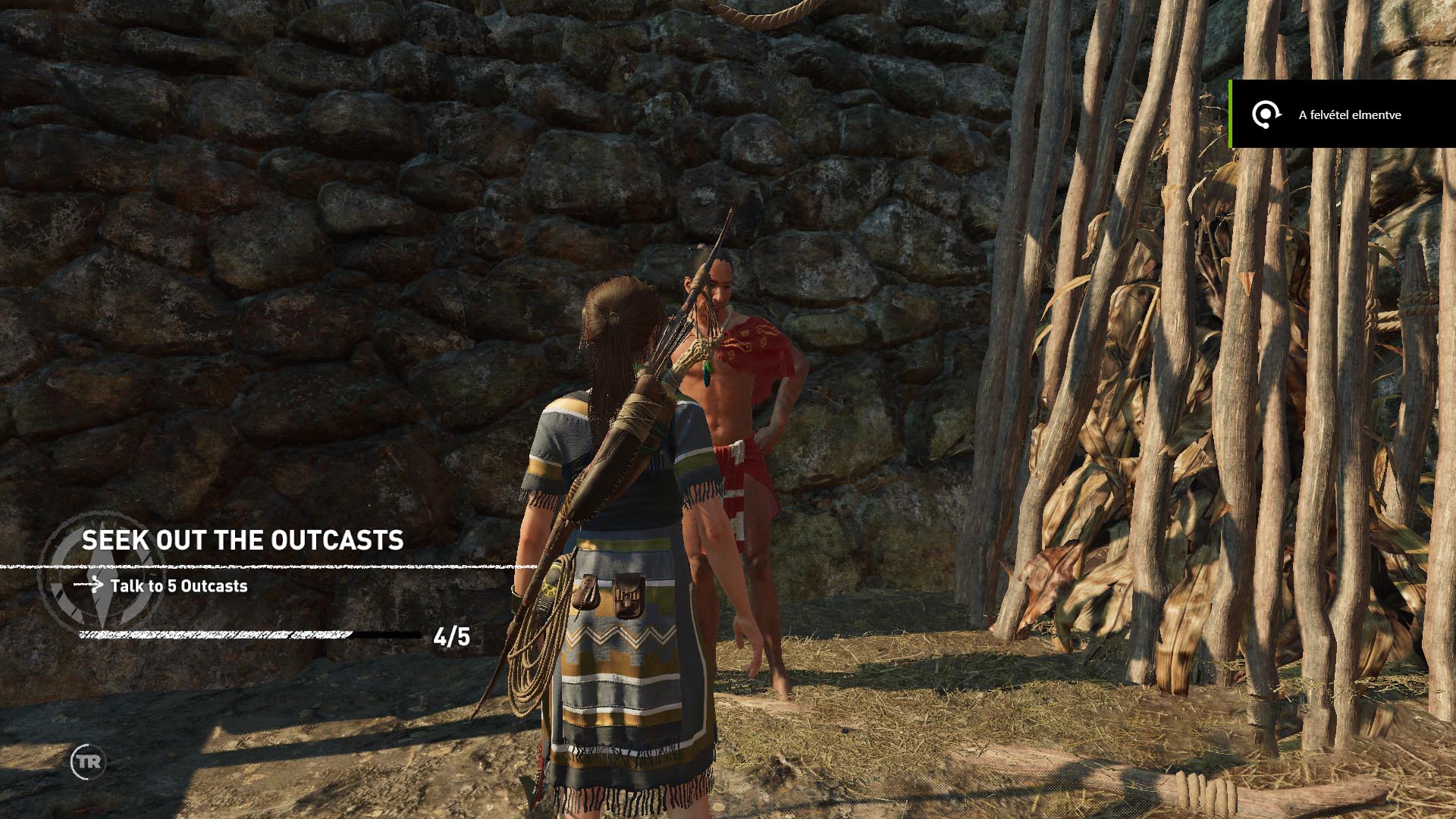Open the "A felvétel elmentve" recording notification
1456x819 pixels.
coord(1342,115)
